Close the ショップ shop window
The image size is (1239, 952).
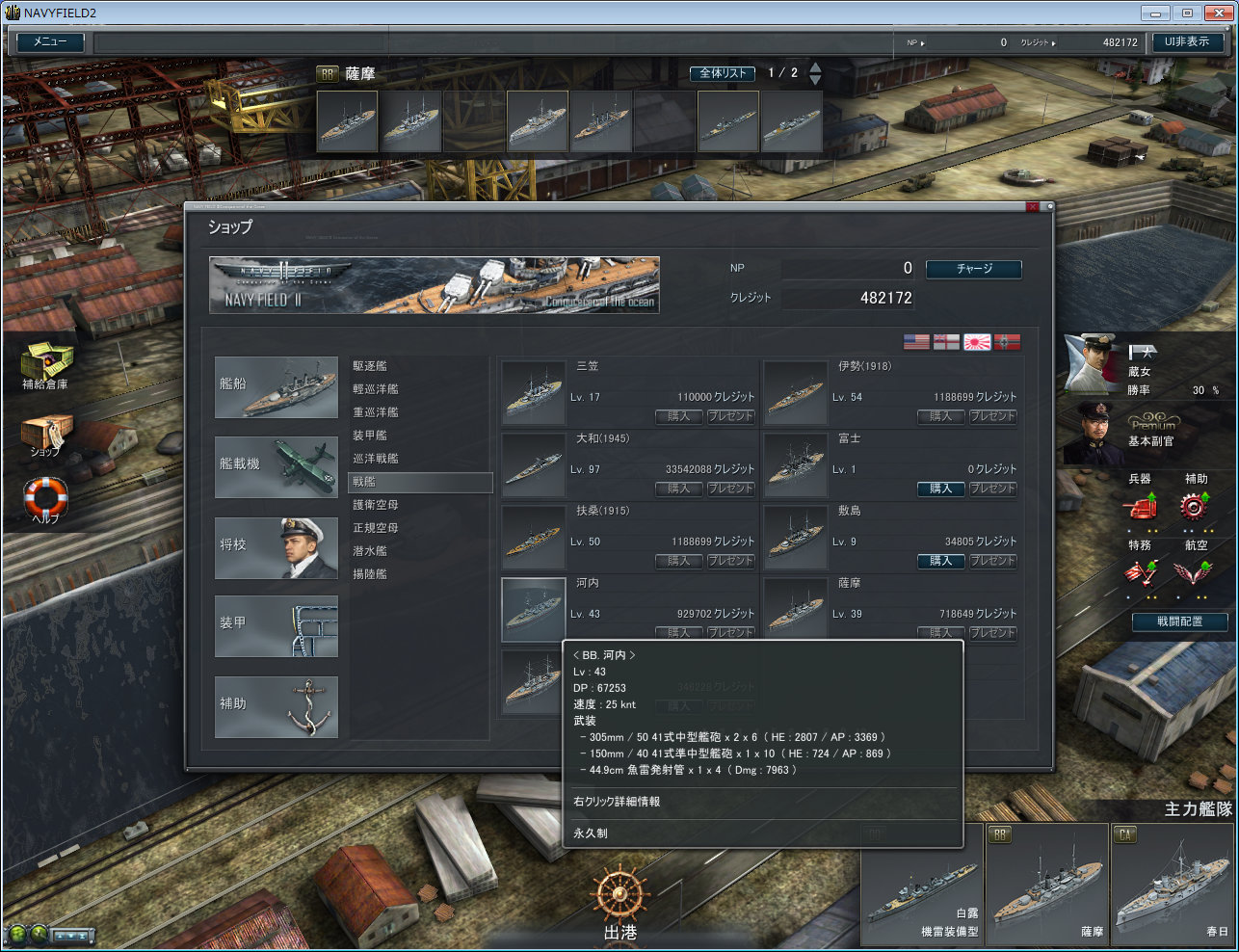1033,207
